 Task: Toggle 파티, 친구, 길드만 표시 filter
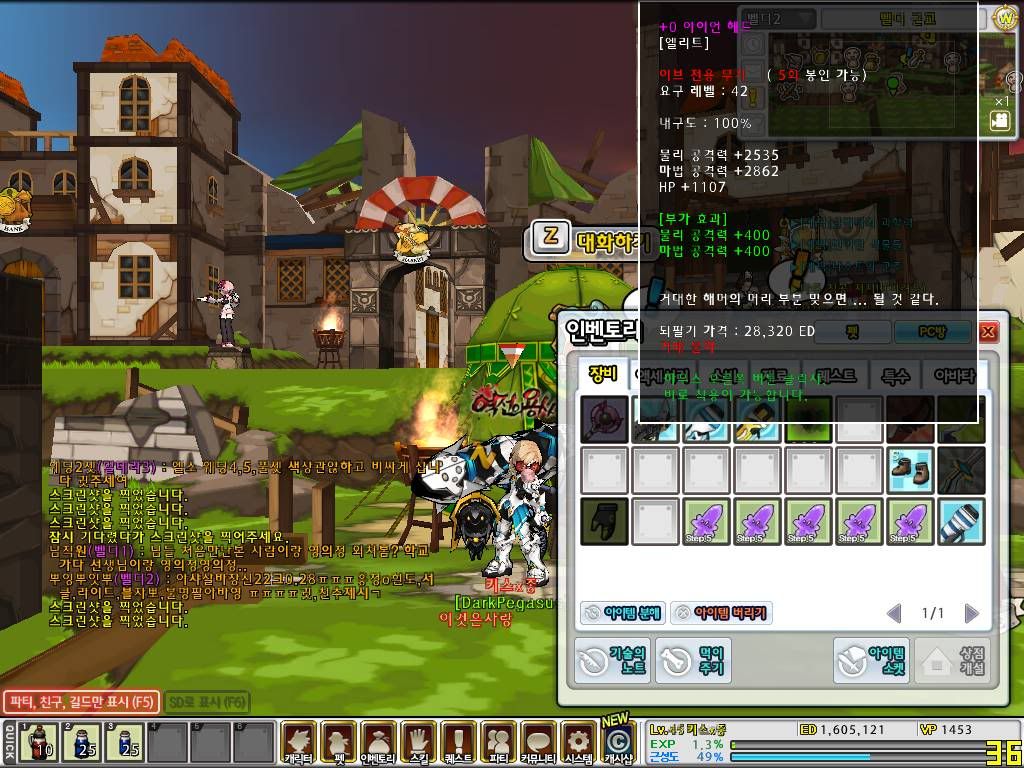click(79, 702)
